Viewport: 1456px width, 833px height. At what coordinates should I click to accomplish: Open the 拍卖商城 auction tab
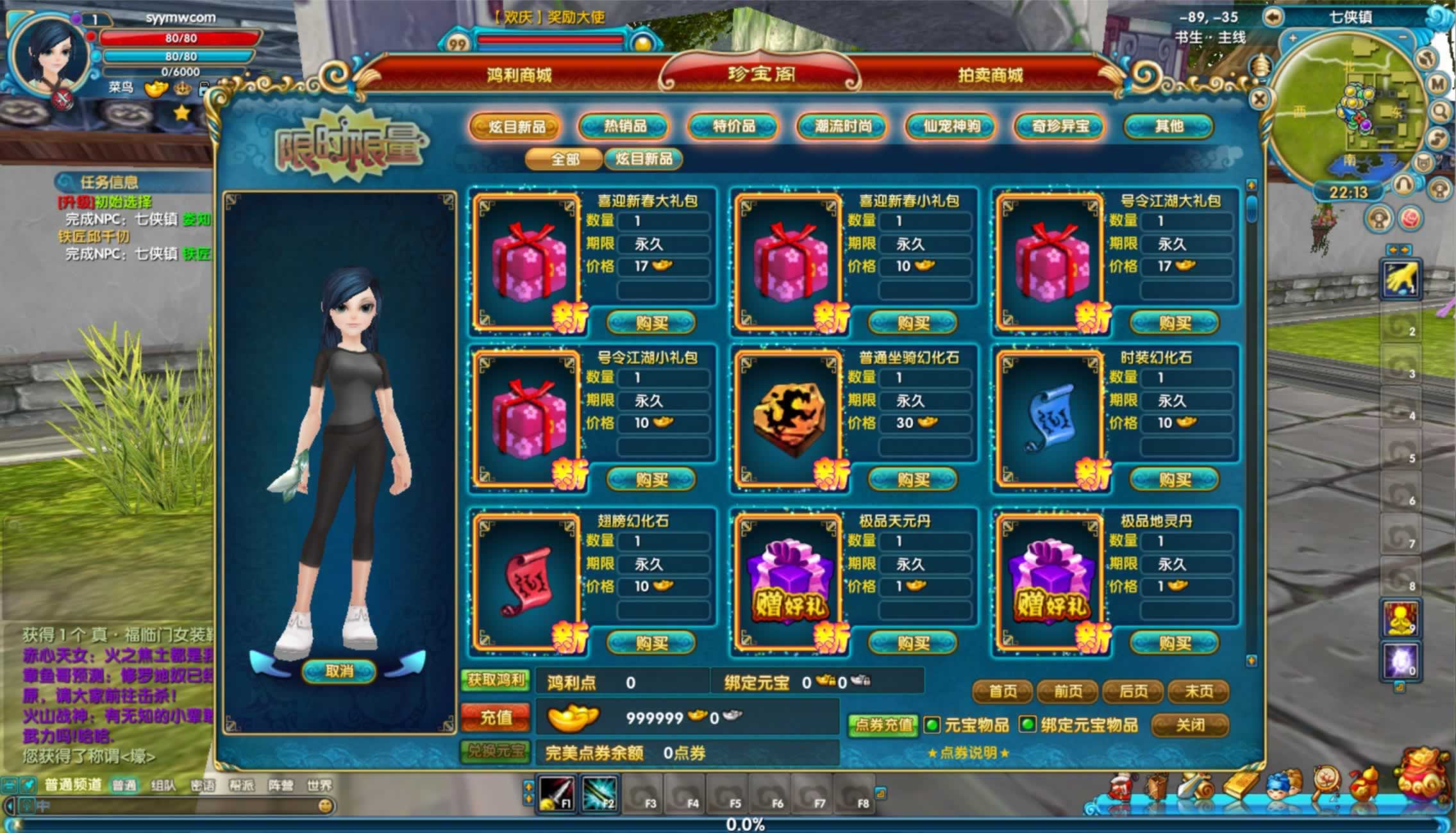pyautogui.click(x=990, y=76)
